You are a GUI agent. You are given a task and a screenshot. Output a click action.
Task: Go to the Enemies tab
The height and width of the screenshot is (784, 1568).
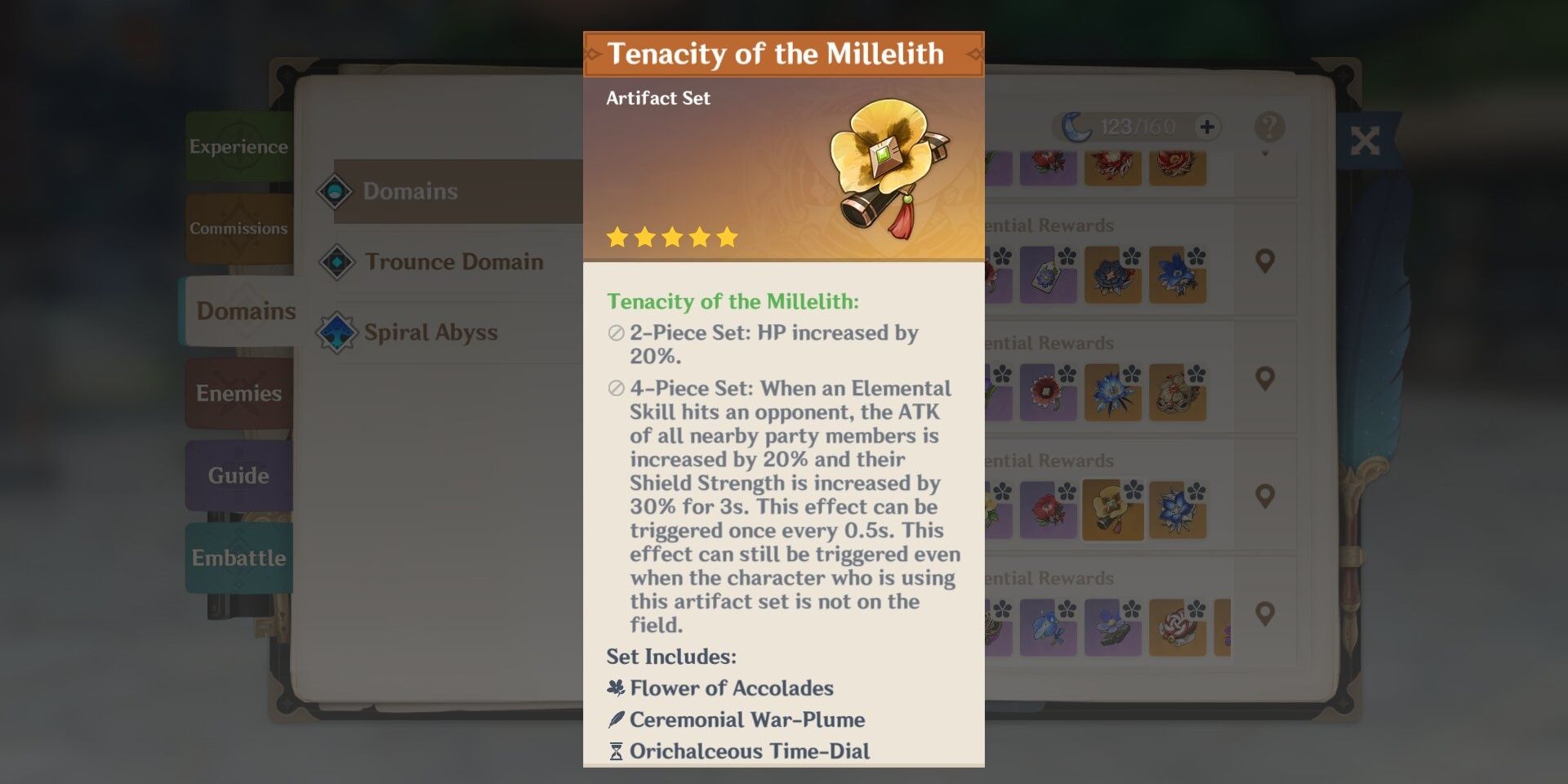point(238,394)
